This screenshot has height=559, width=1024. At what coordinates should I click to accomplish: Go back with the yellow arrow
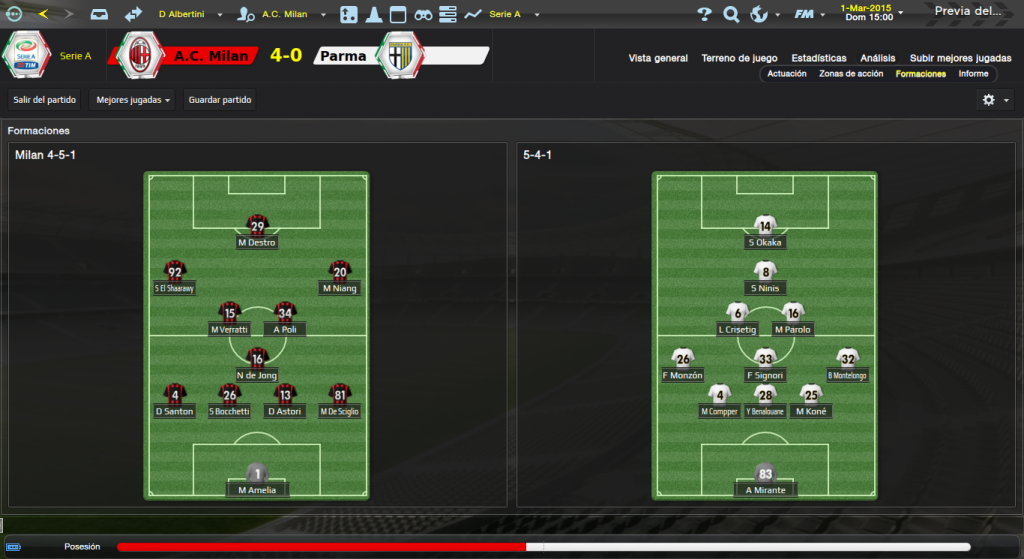pos(43,14)
